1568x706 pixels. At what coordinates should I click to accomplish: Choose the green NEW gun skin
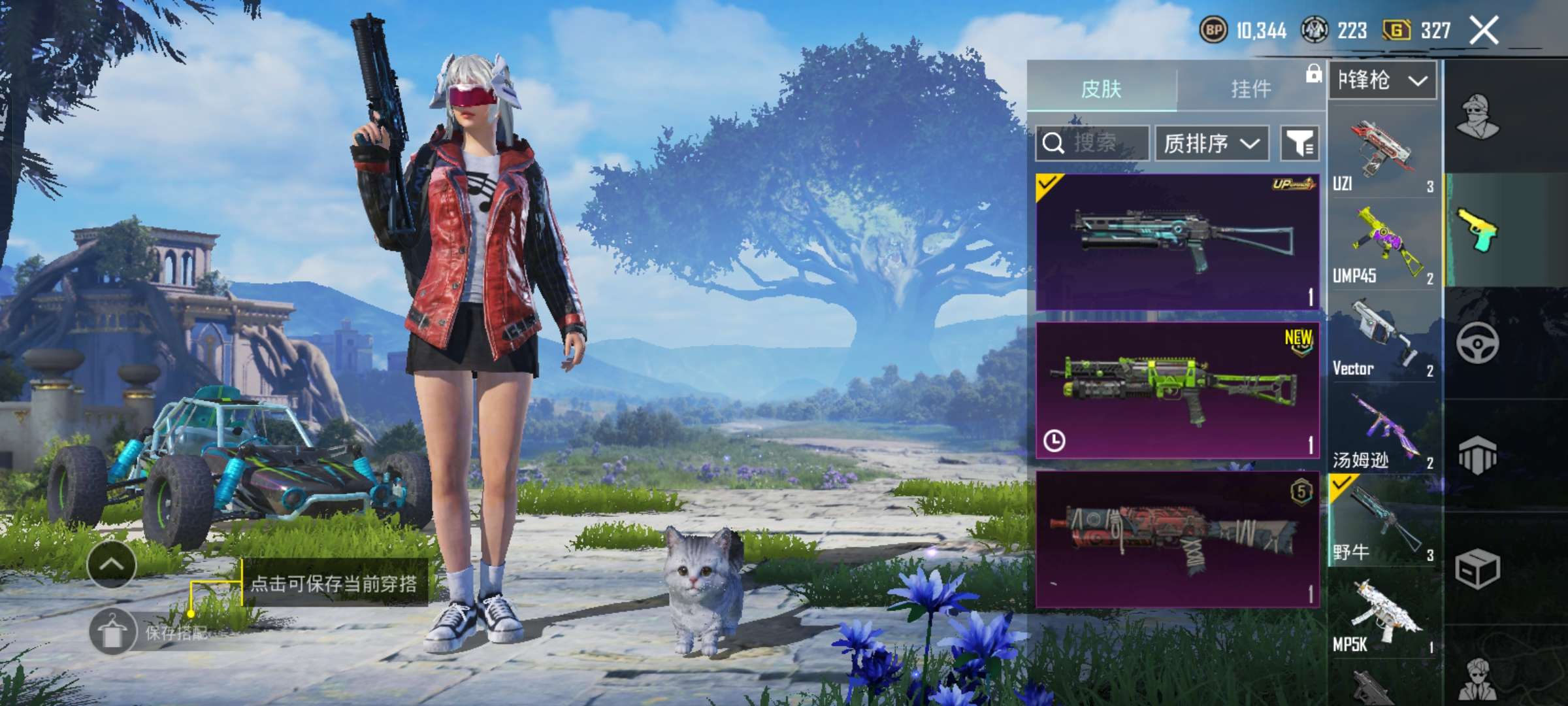(1177, 390)
